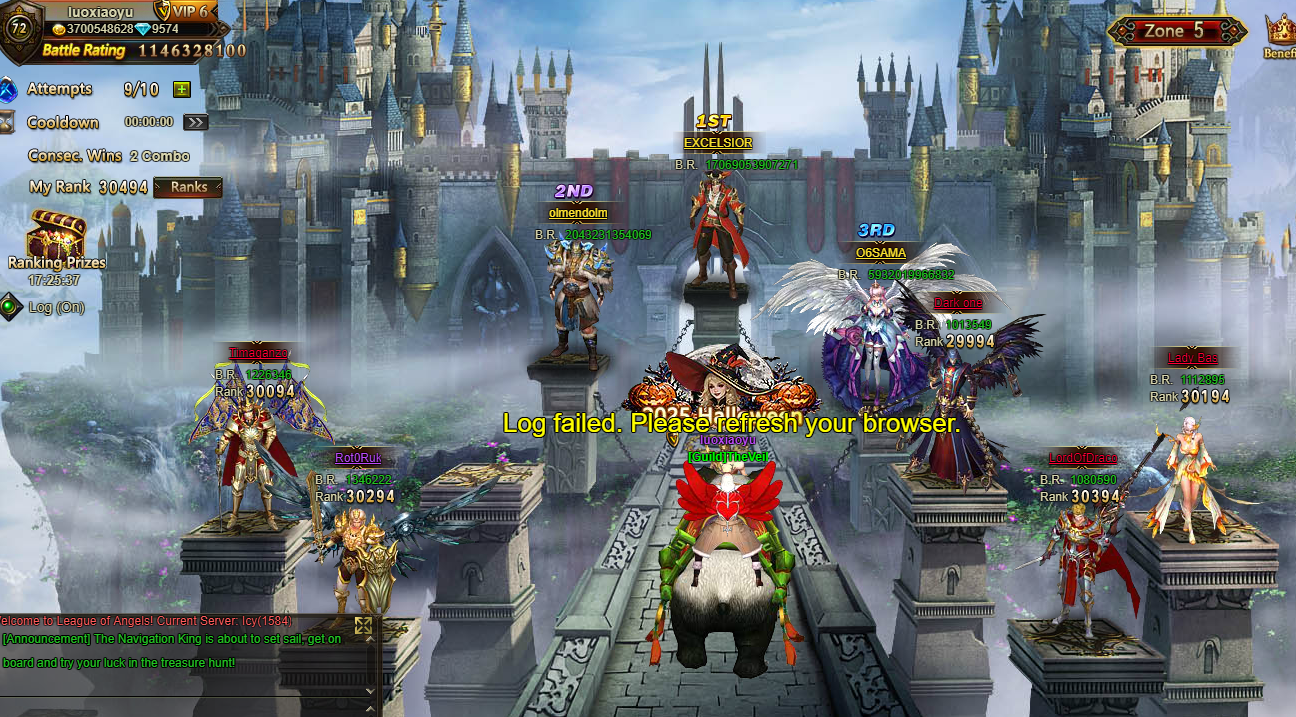1296x717 pixels.
Task: Click the Navigation King announcement in chat
Action: 172,650
